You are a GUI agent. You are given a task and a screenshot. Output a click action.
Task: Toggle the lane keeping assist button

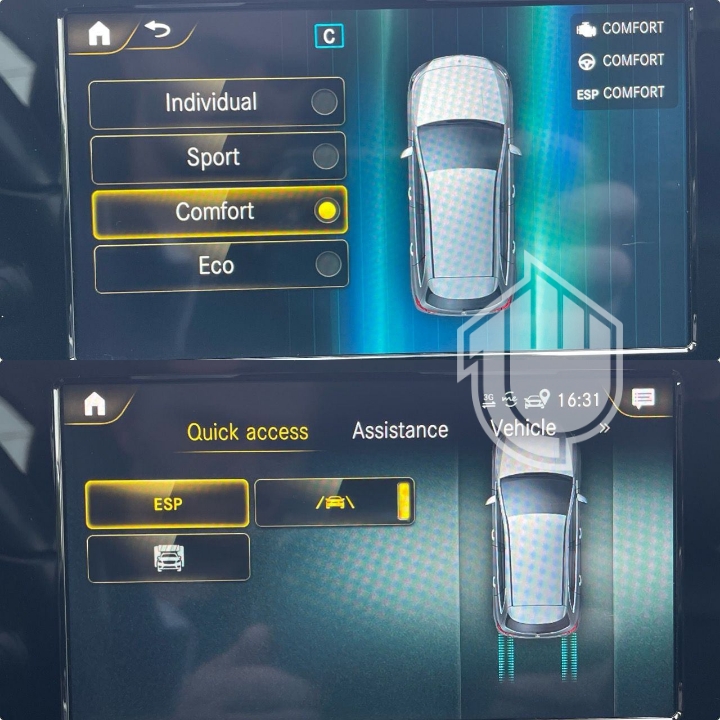334,502
